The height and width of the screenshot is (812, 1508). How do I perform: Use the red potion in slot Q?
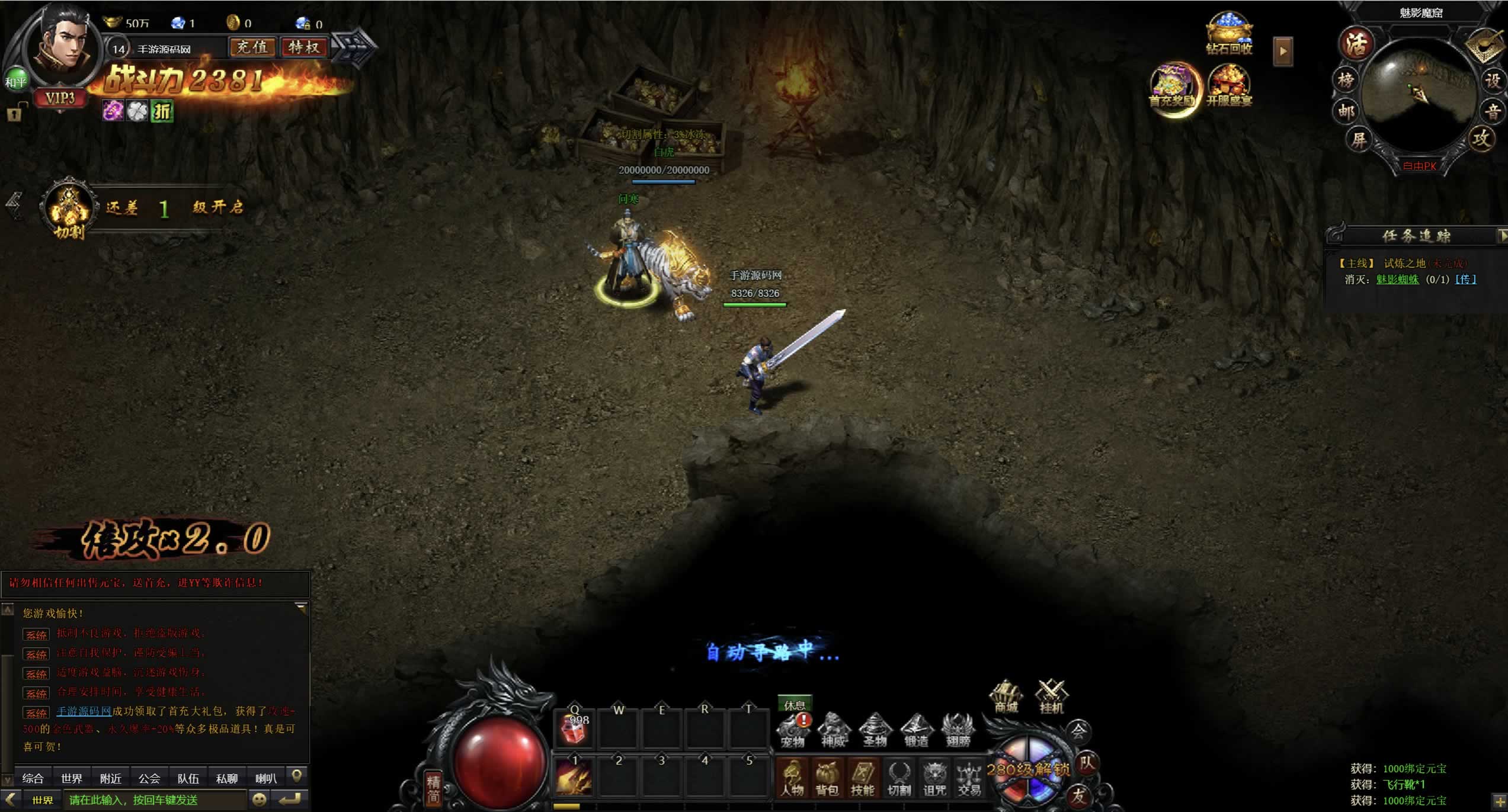click(x=574, y=729)
